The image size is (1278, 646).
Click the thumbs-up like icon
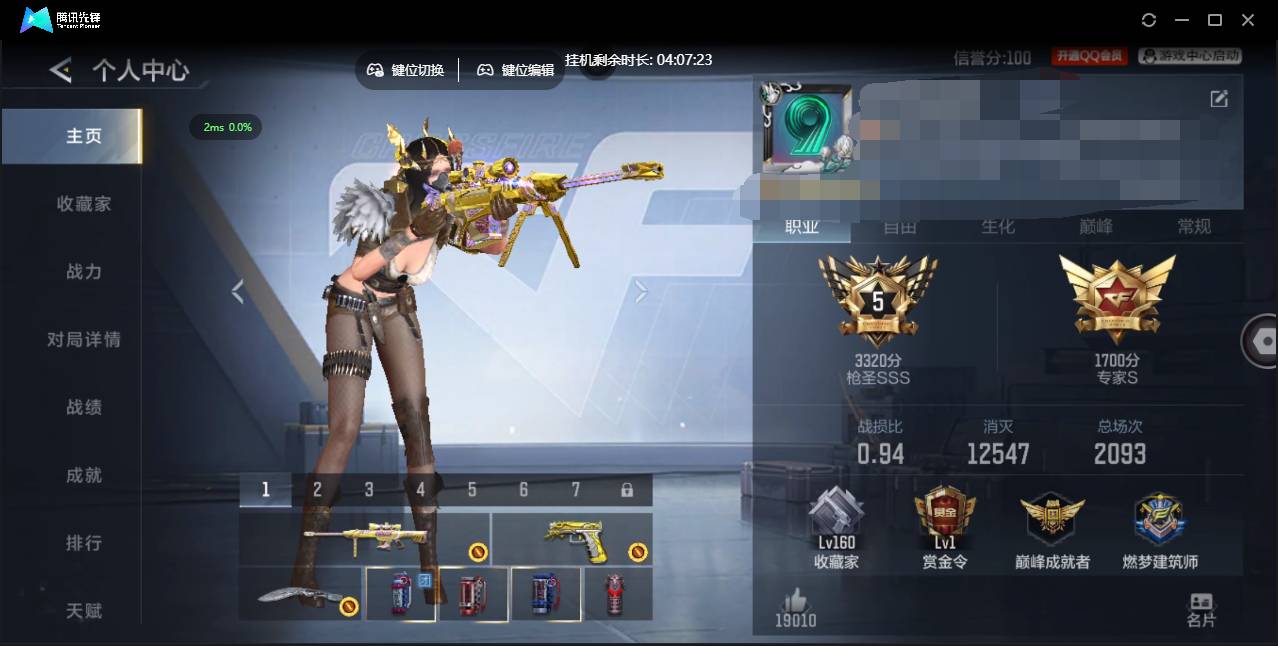point(796,600)
